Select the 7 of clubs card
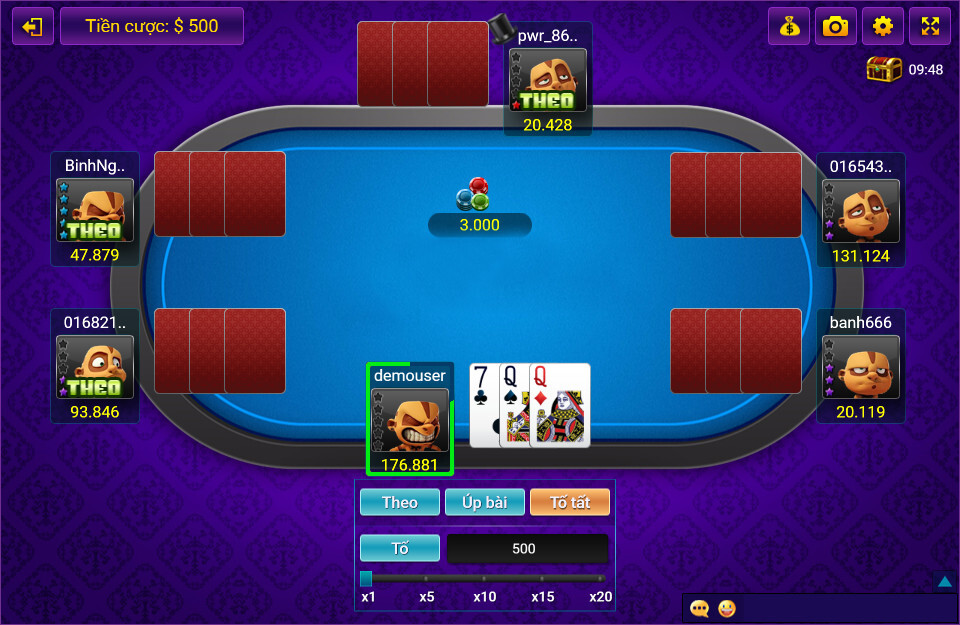Image resolution: width=960 pixels, height=625 pixels. tap(482, 404)
